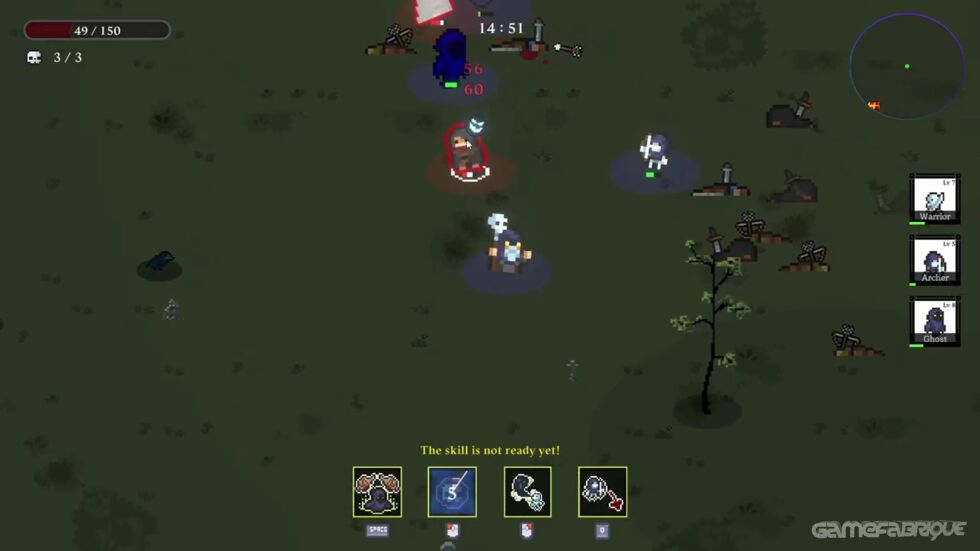Image resolution: width=980 pixels, height=551 pixels.
Task: Click the circular minimap
Action: pos(907,66)
